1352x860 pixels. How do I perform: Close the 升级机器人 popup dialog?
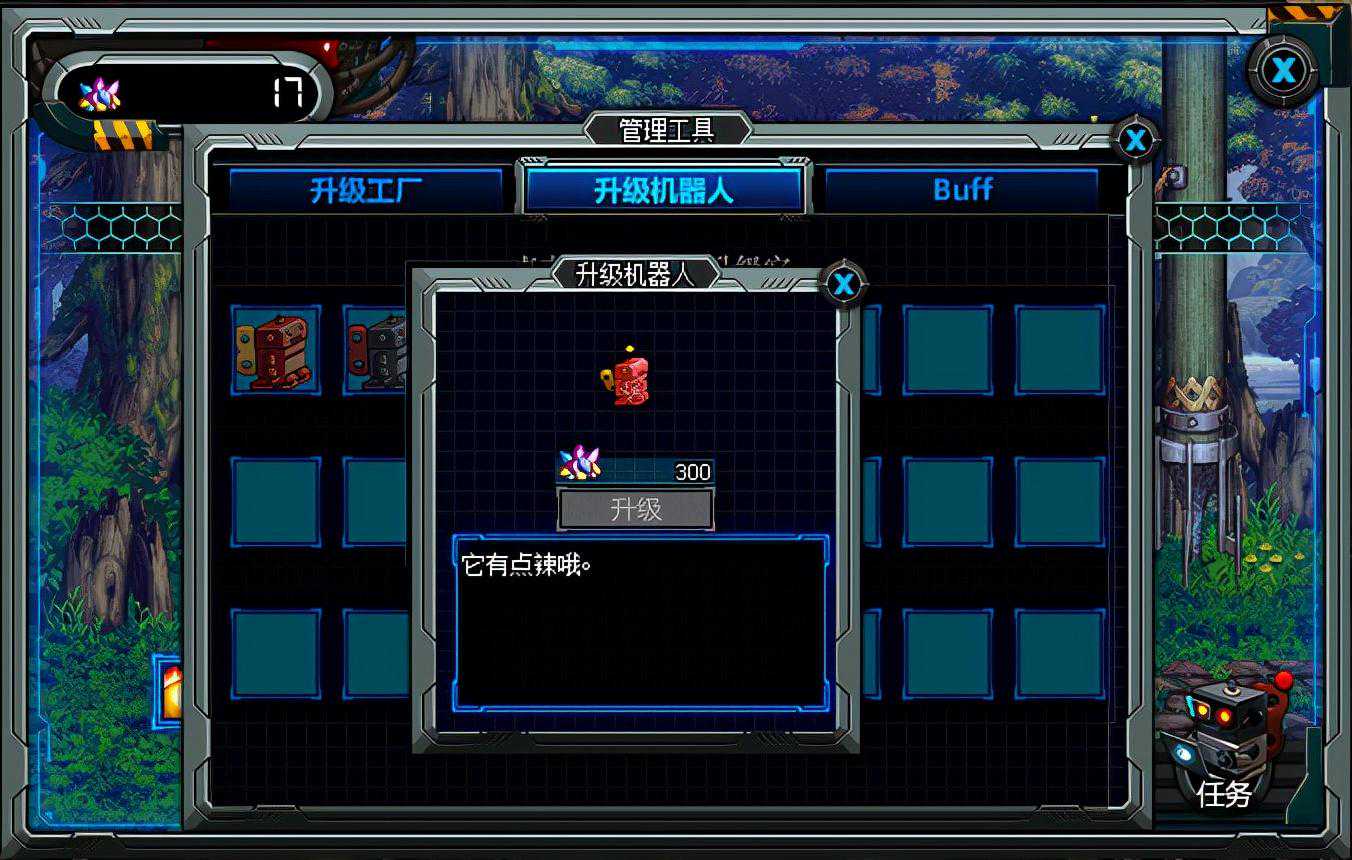pos(844,285)
